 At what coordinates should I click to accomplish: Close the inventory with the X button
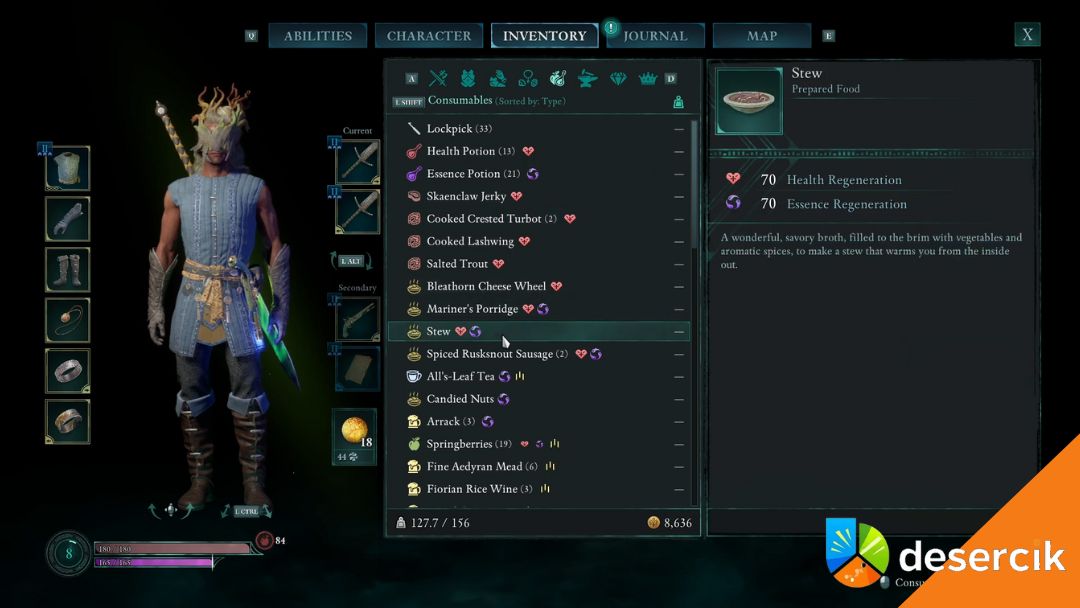pyautogui.click(x=1027, y=35)
